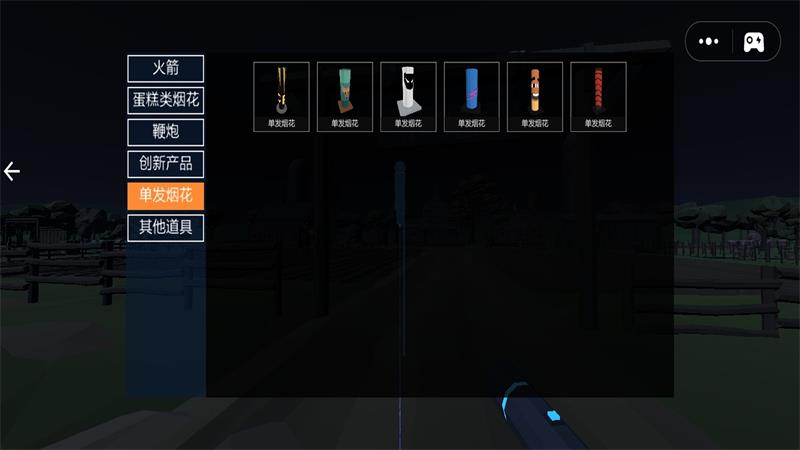Choose the highlighted 单发烟花 tab

[x=165, y=195]
